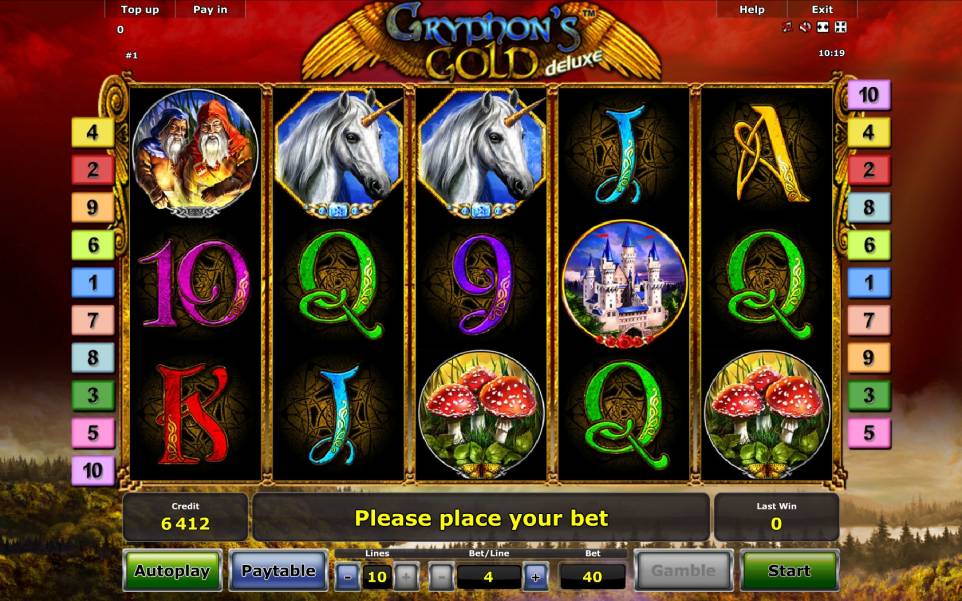The height and width of the screenshot is (601, 962).
Task: Exit the slot game
Action: (822, 10)
